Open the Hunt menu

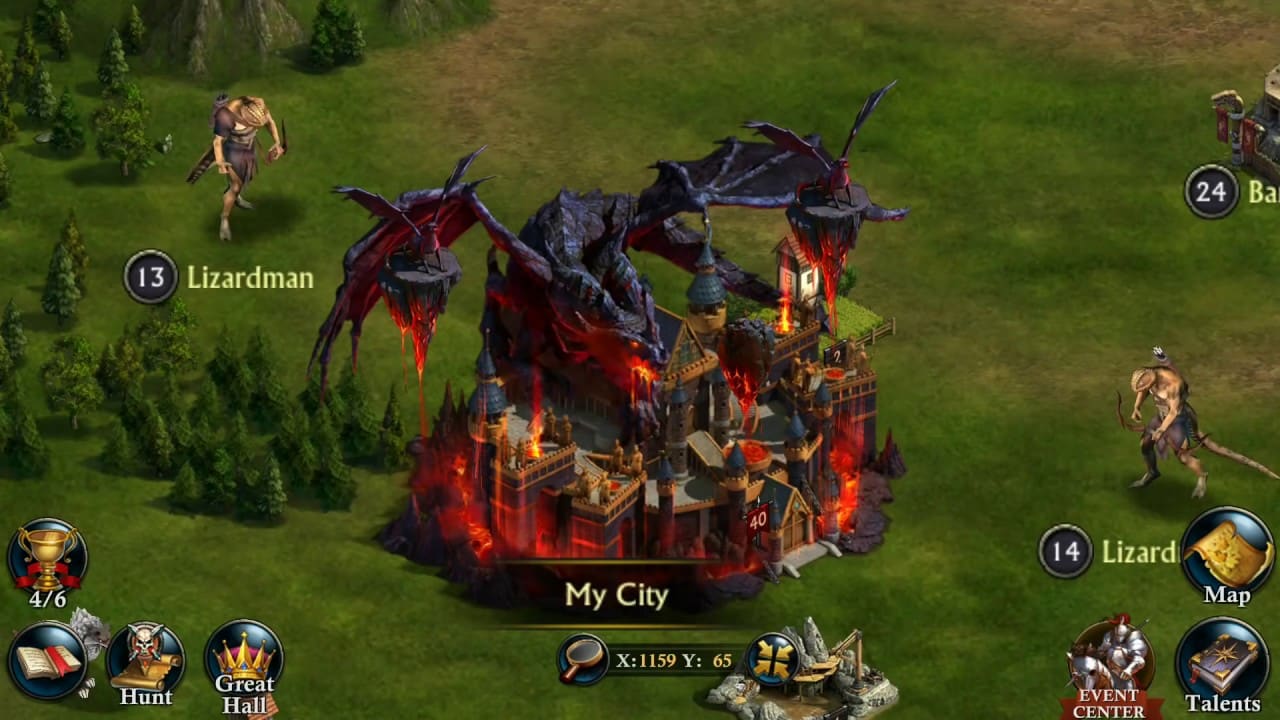tap(146, 661)
